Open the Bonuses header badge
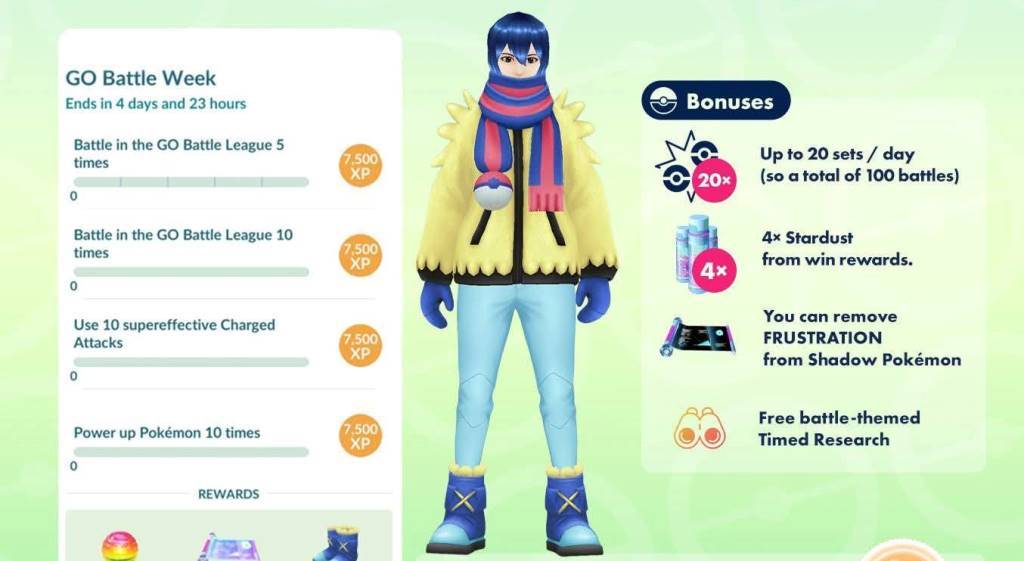1024x561 pixels. click(x=715, y=101)
